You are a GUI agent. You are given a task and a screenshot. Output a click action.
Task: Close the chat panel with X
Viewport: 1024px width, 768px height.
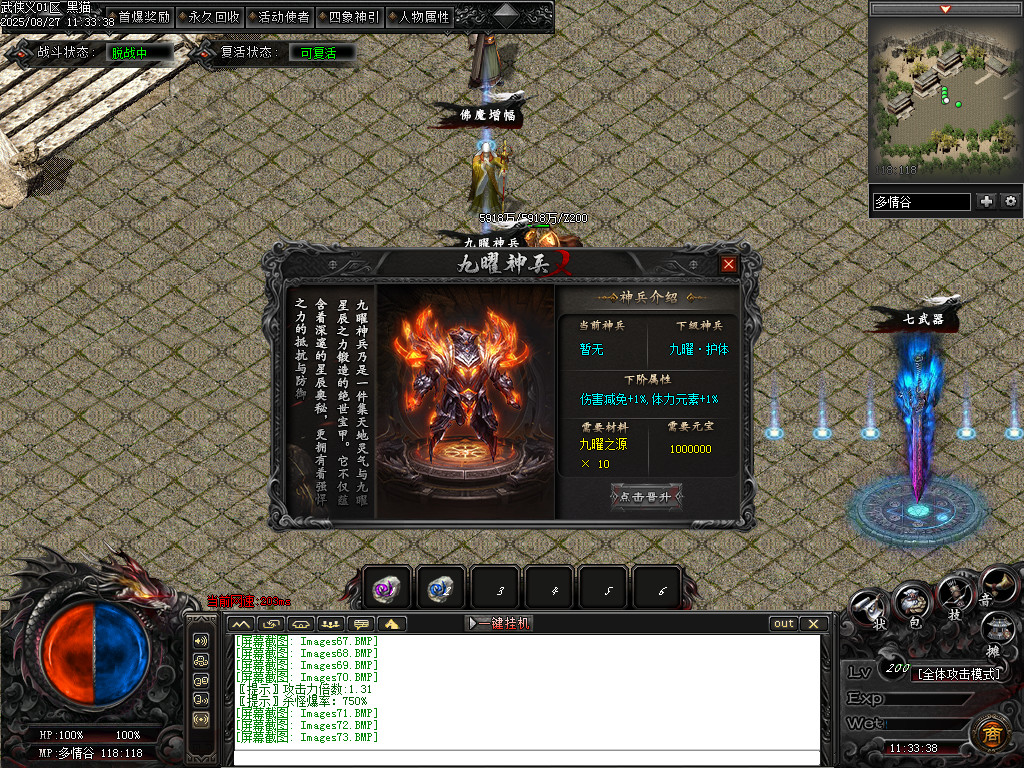pyautogui.click(x=814, y=623)
